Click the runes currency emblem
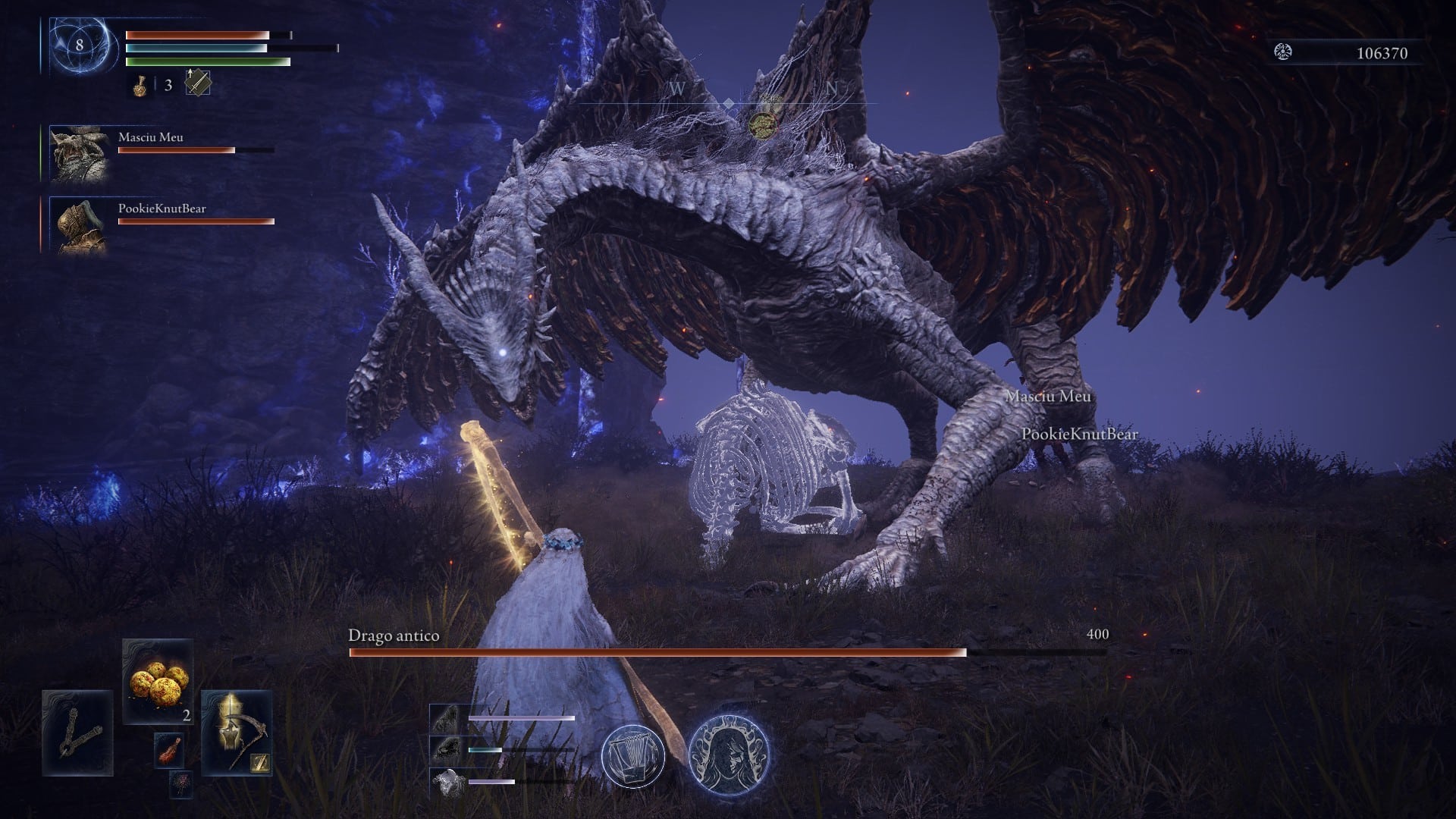 pyautogui.click(x=1283, y=52)
